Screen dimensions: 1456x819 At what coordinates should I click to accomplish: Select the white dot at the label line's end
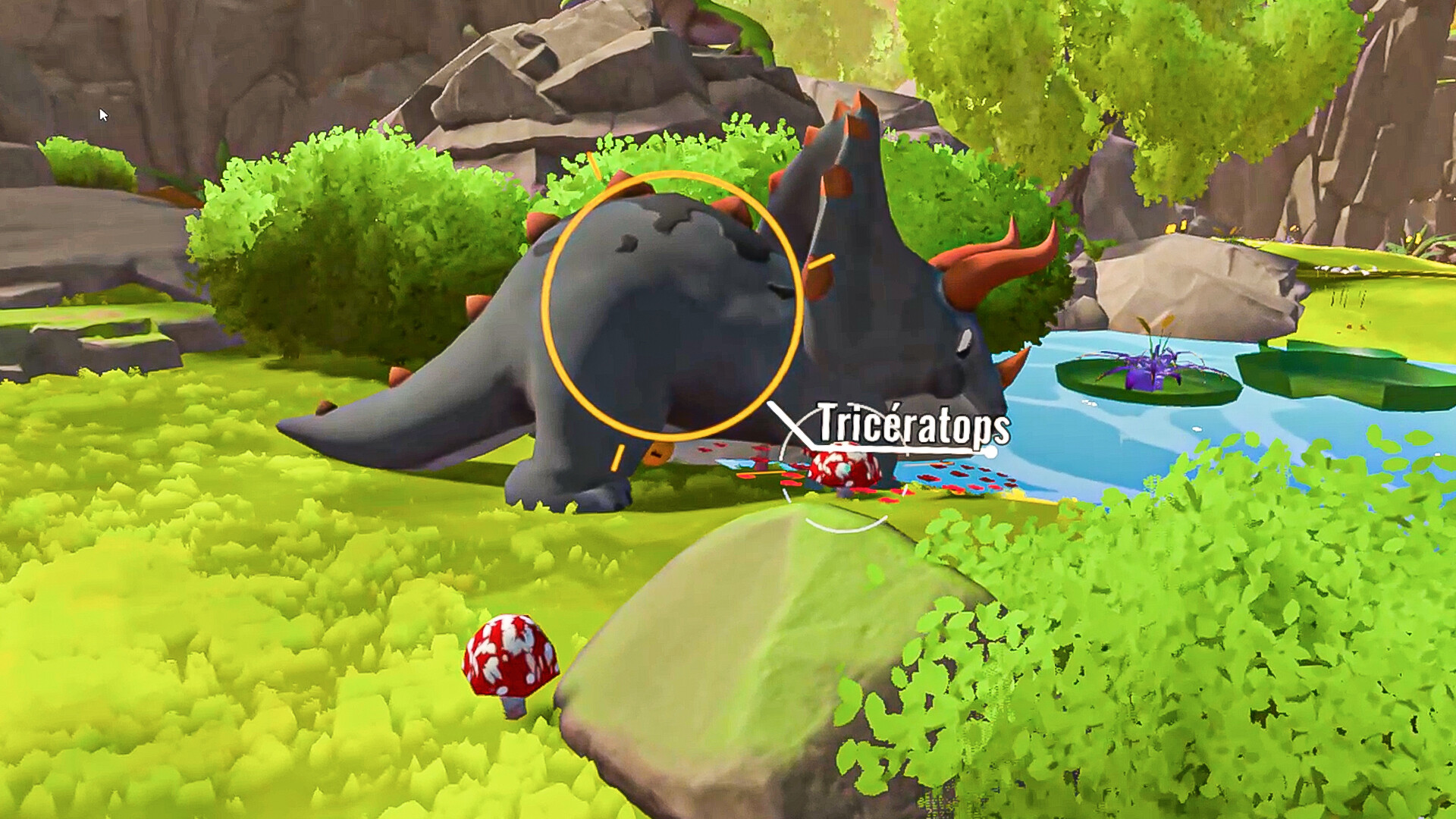pyautogui.click(x=991, y=453)
